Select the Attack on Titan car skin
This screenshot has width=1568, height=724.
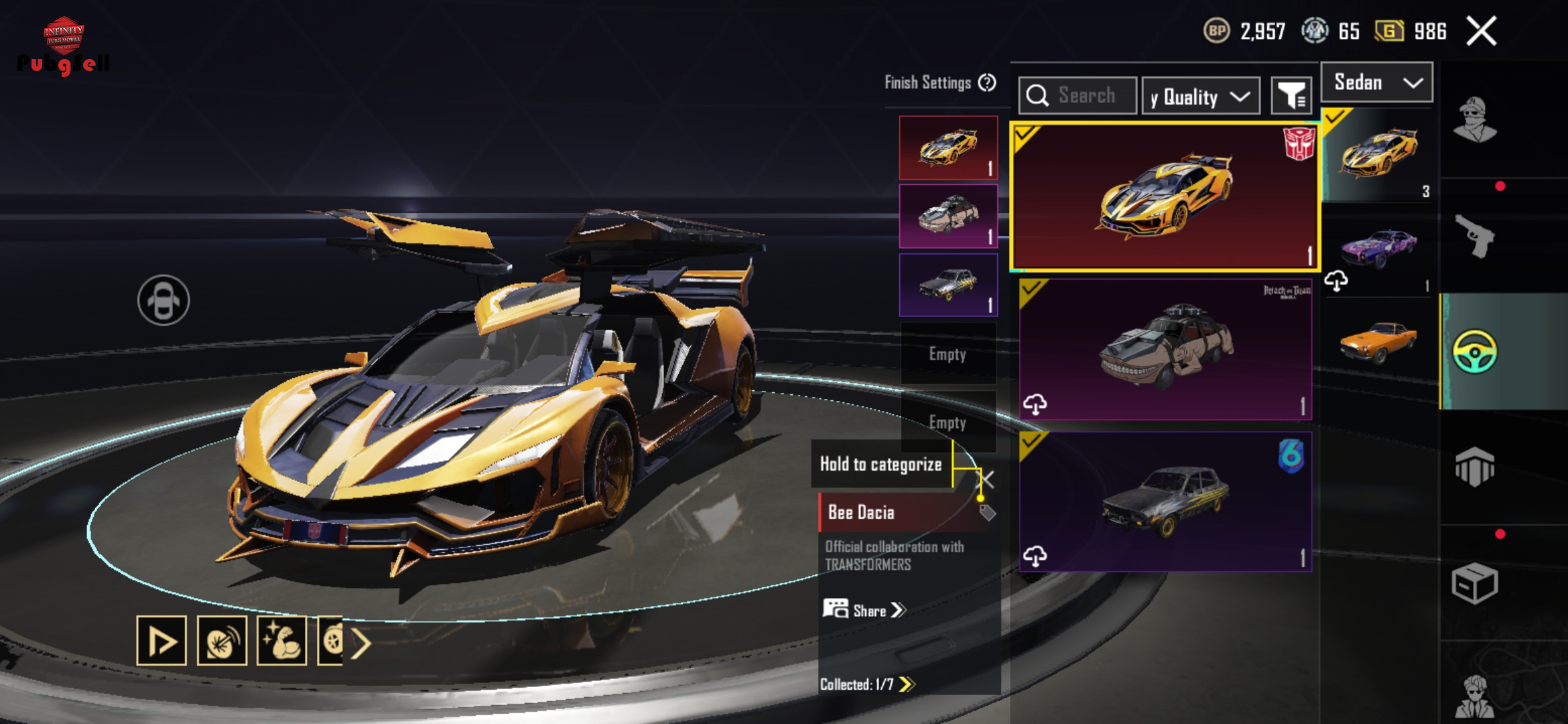tap(1165, 349)
